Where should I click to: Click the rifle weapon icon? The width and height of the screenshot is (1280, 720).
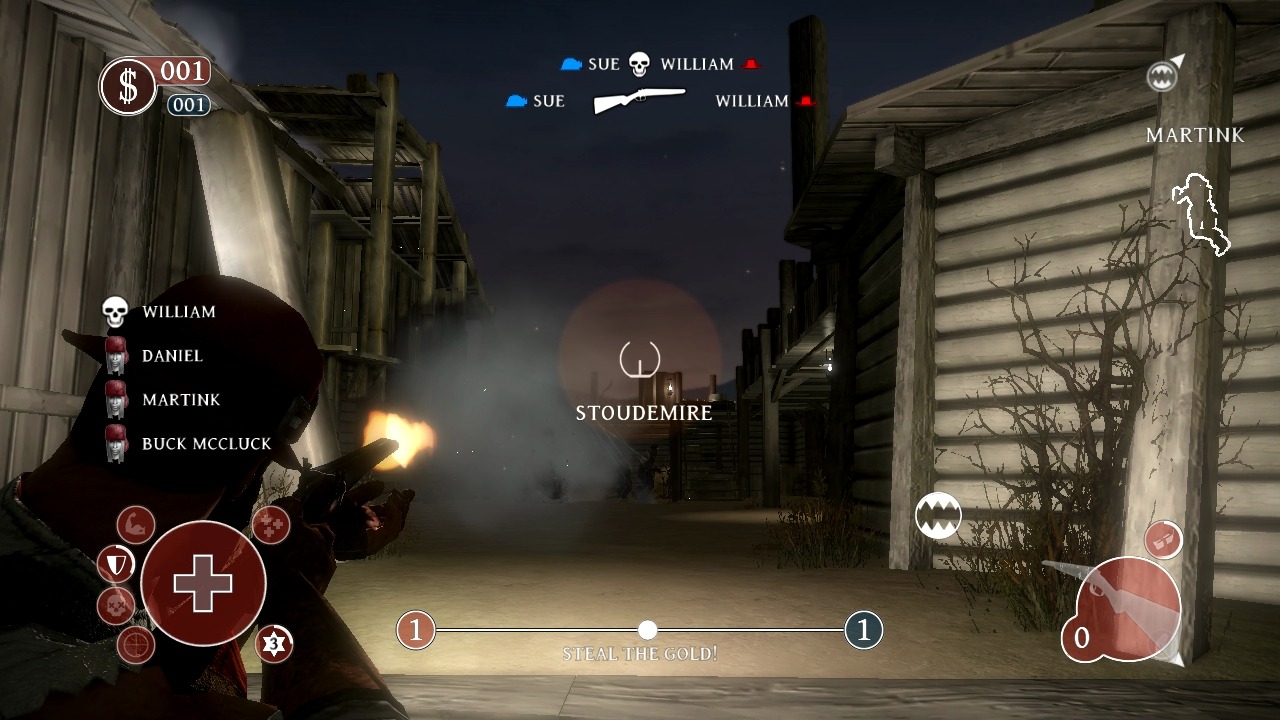tap(639, 100)
